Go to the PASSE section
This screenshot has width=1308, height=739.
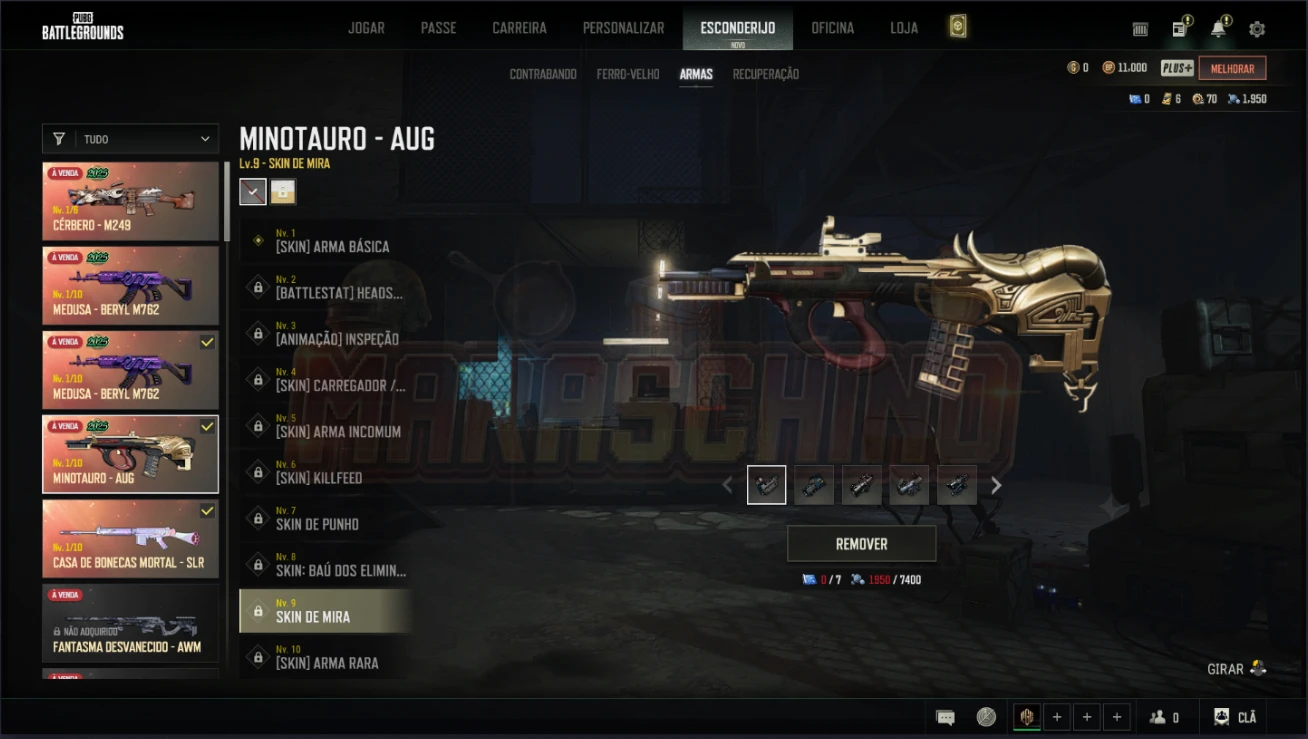438,28
